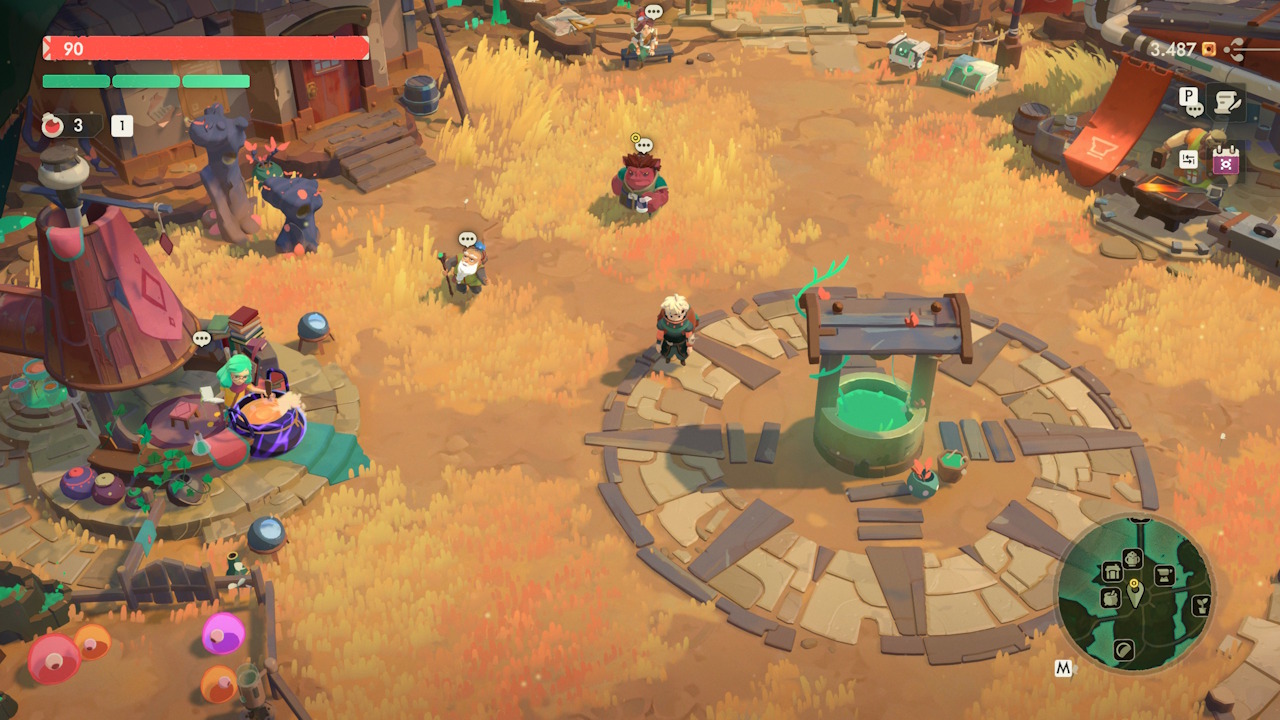Click the yellow player marker pin on the minimap
The width and height of the screenshot is (1280, 720).
click(1134, 583)
